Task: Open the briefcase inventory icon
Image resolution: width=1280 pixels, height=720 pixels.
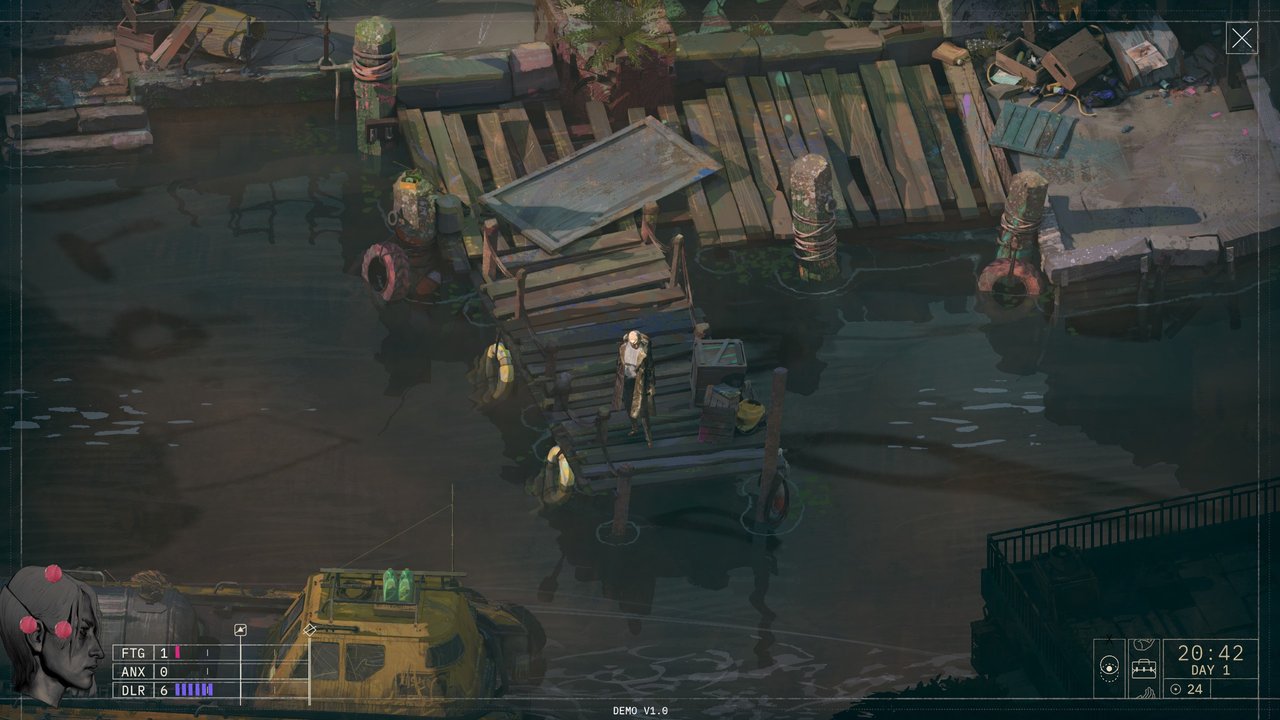Action: (x=1144, y=668)
